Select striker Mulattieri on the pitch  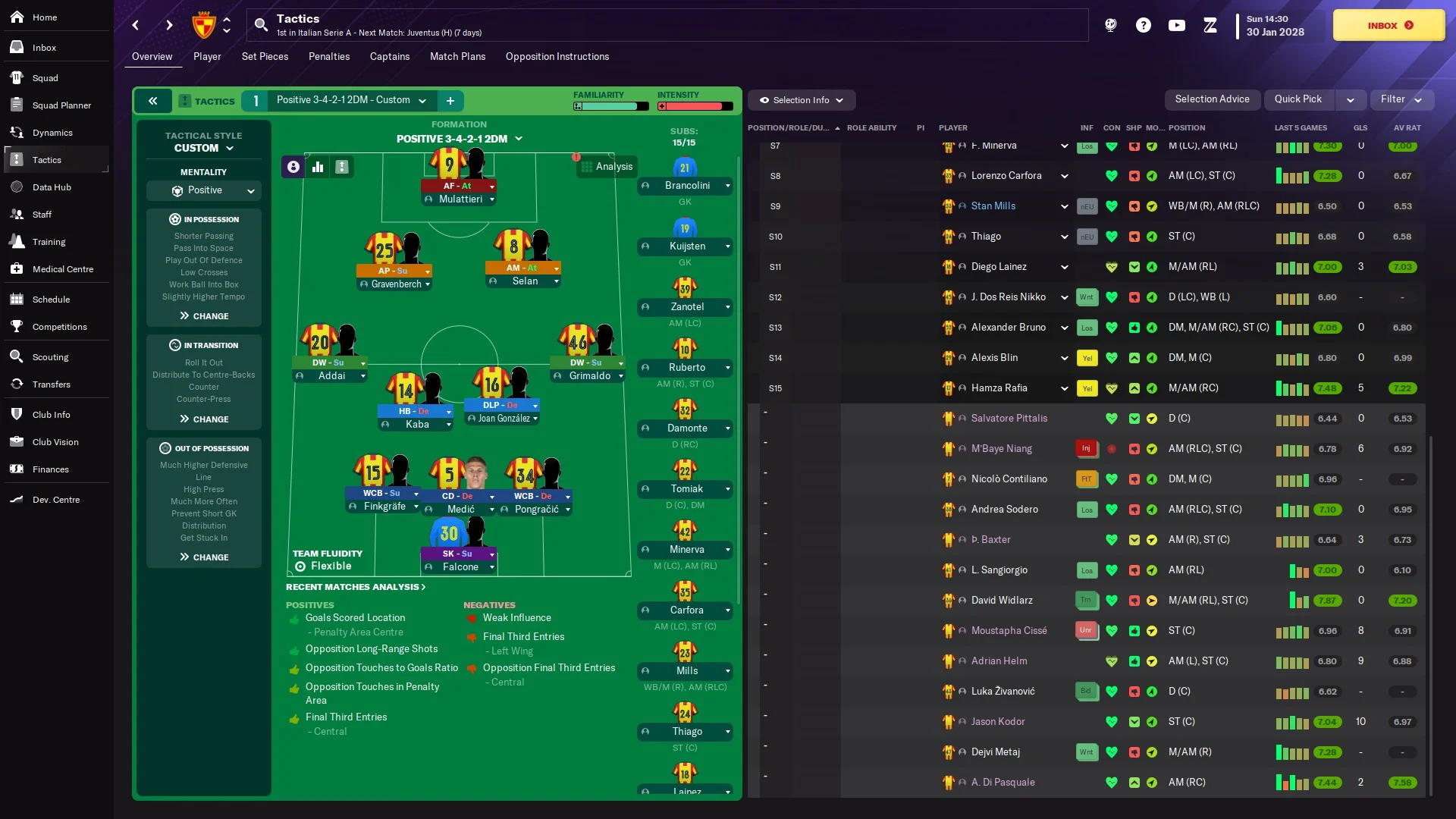click(460, 199)
